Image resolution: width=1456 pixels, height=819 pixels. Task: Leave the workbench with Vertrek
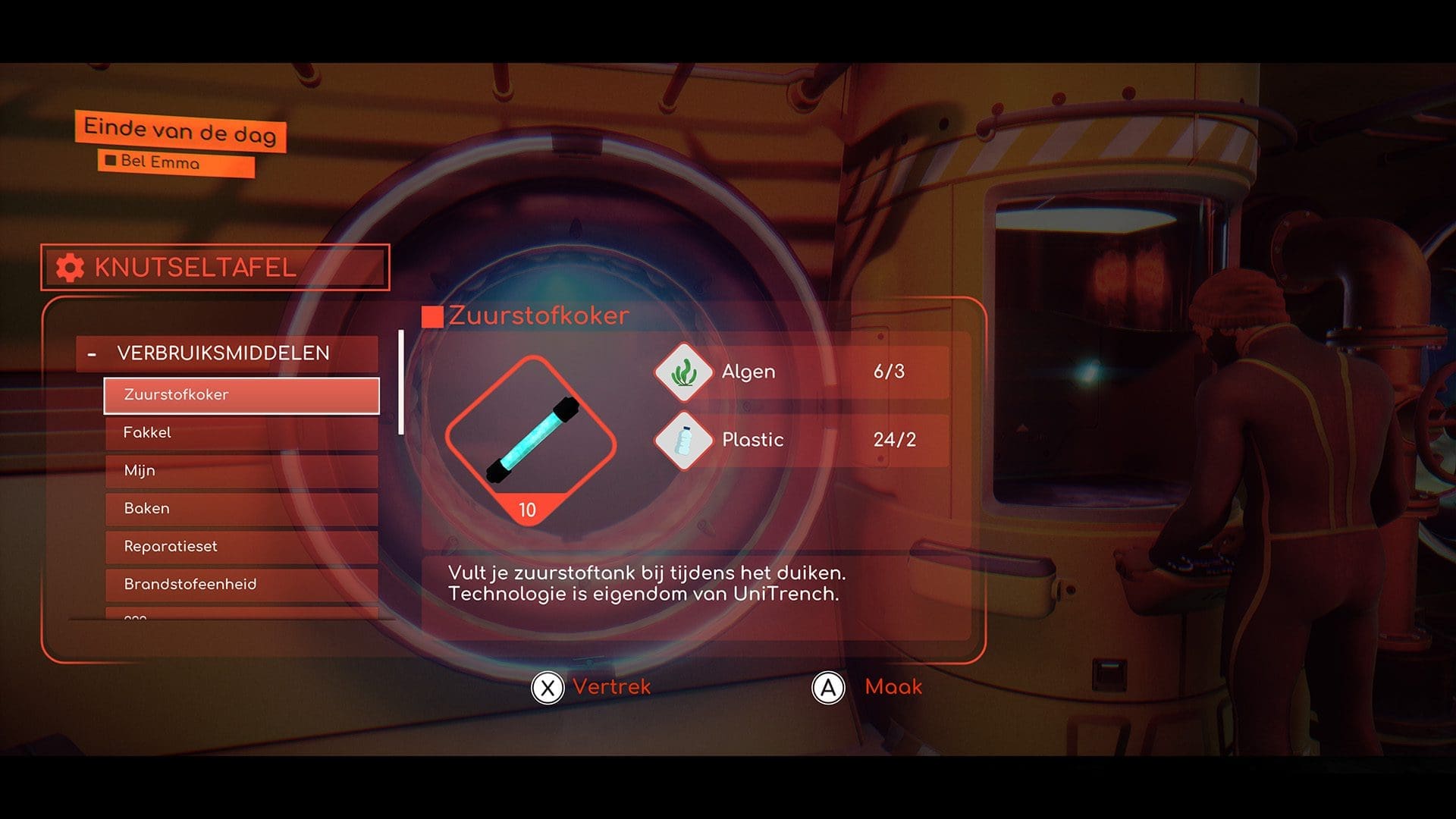591,688
